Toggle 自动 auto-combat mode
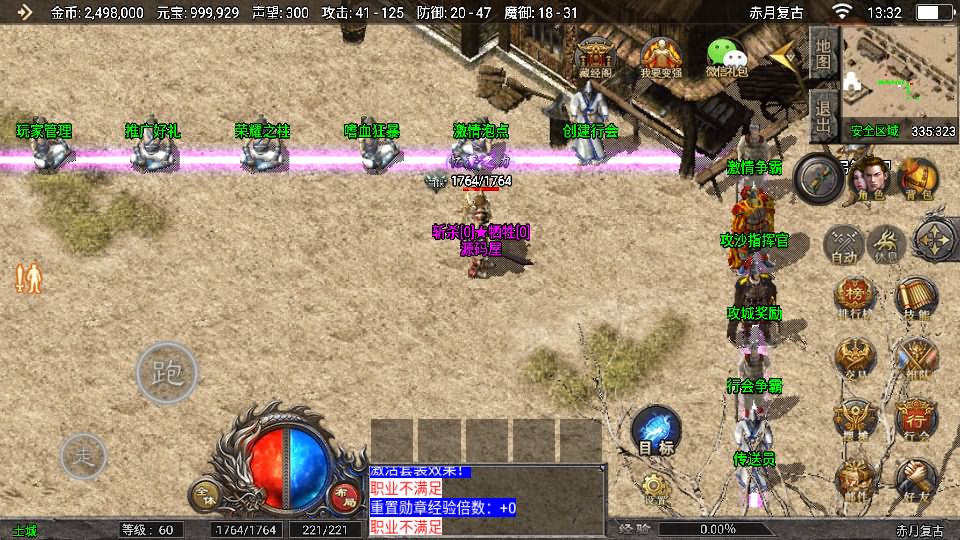960x540 pixels. pyautogui.click(x=846, y=243)
